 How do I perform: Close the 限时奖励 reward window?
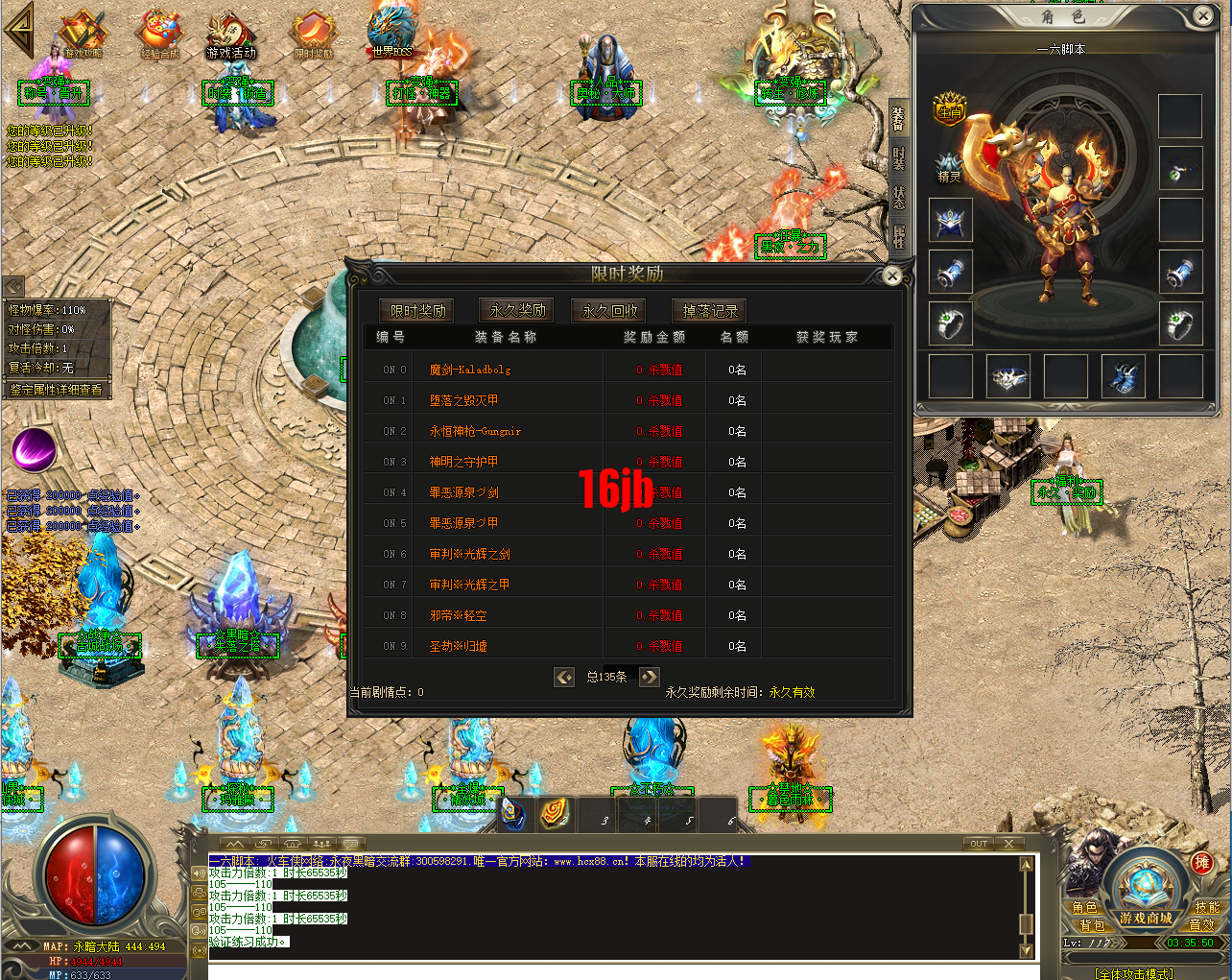pos(891,276)
